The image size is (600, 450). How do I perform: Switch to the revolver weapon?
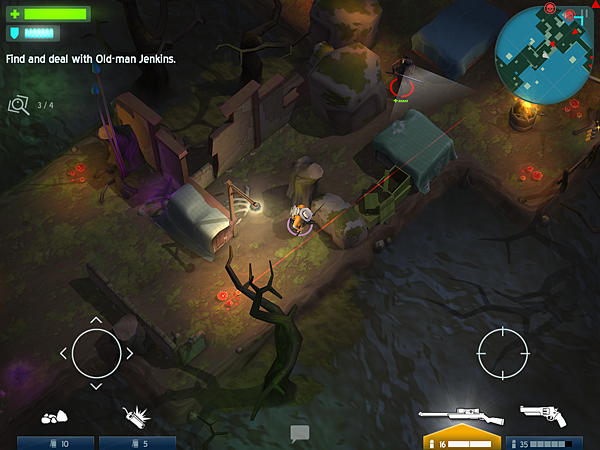tap(544, 414)
